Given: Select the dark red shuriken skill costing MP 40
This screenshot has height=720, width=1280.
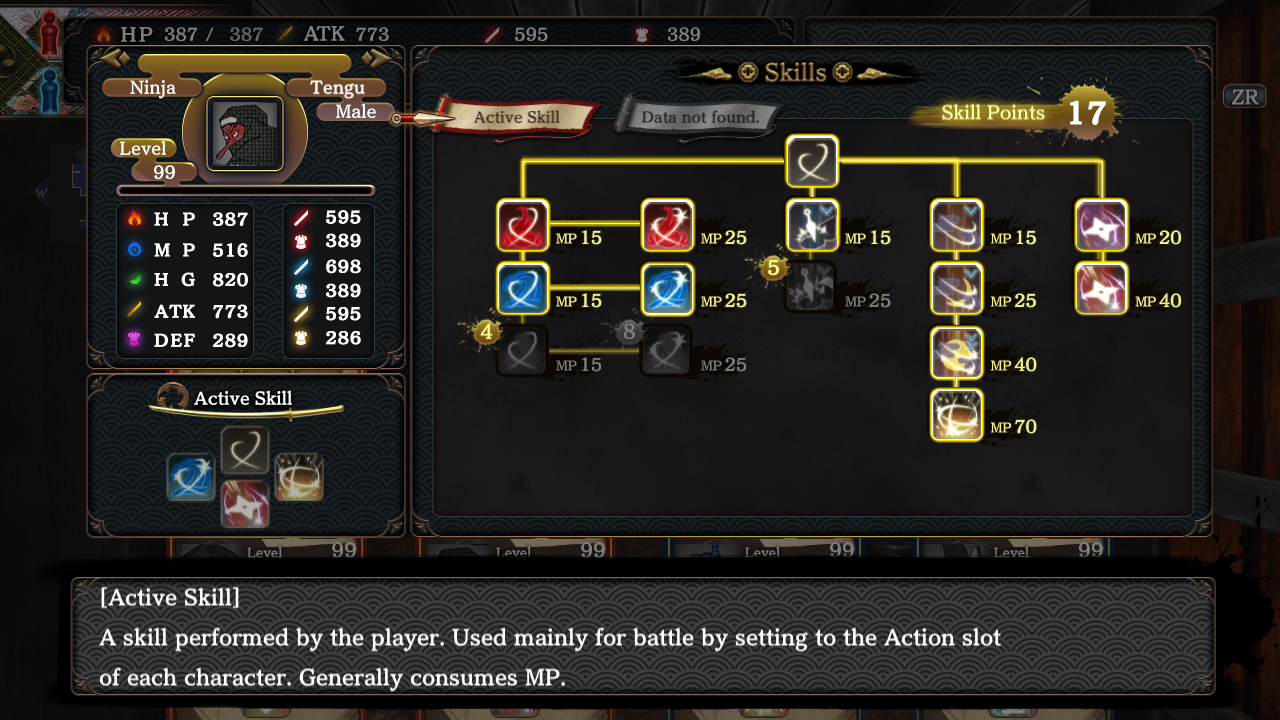Looking at the screenshot, I should point(1101,289).
